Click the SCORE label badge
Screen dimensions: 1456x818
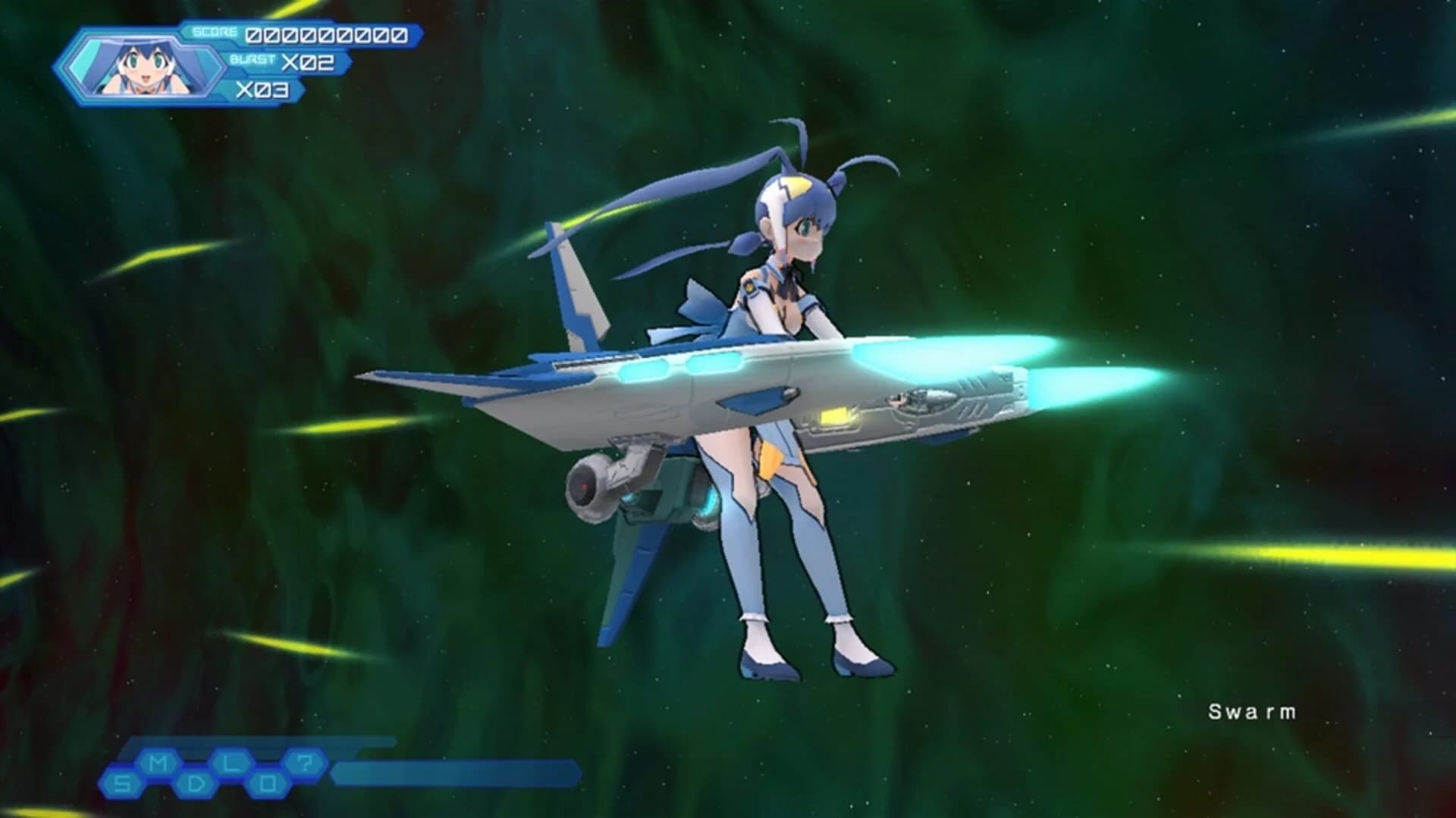click(213, 32)
